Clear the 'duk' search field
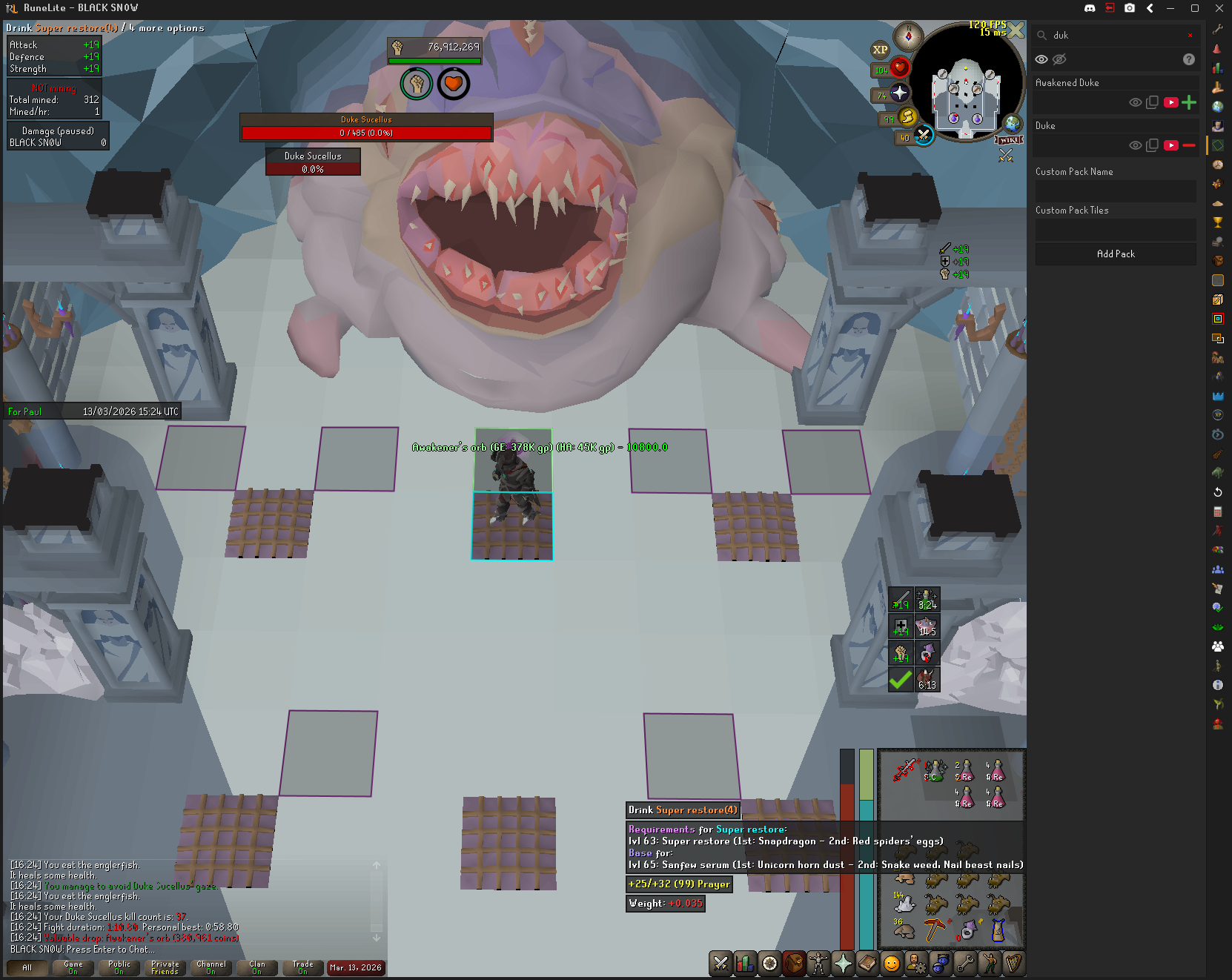The image size is (1232, 980). pos(1190,35)
